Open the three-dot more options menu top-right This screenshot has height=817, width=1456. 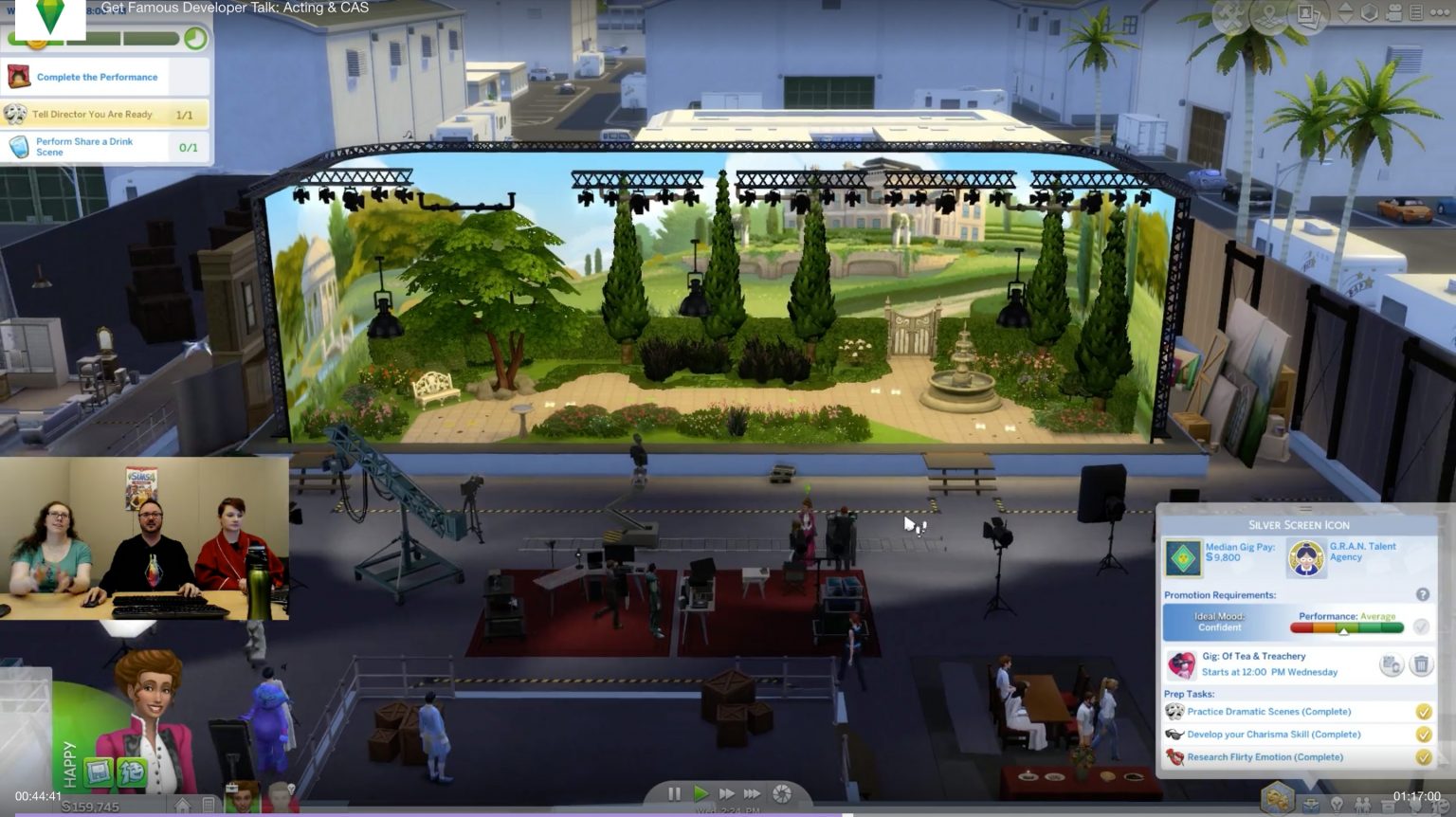click(1439, 14)
